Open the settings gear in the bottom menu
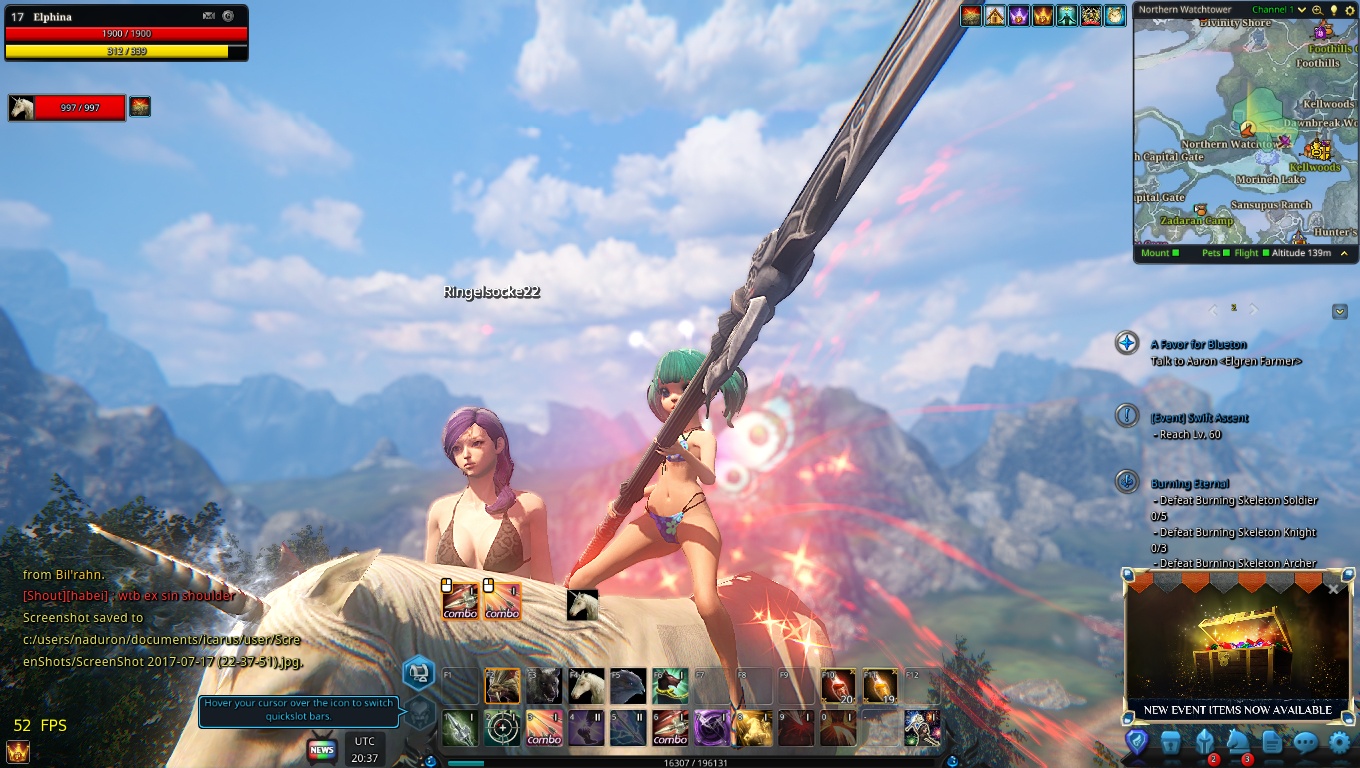 coord(1339,742)
